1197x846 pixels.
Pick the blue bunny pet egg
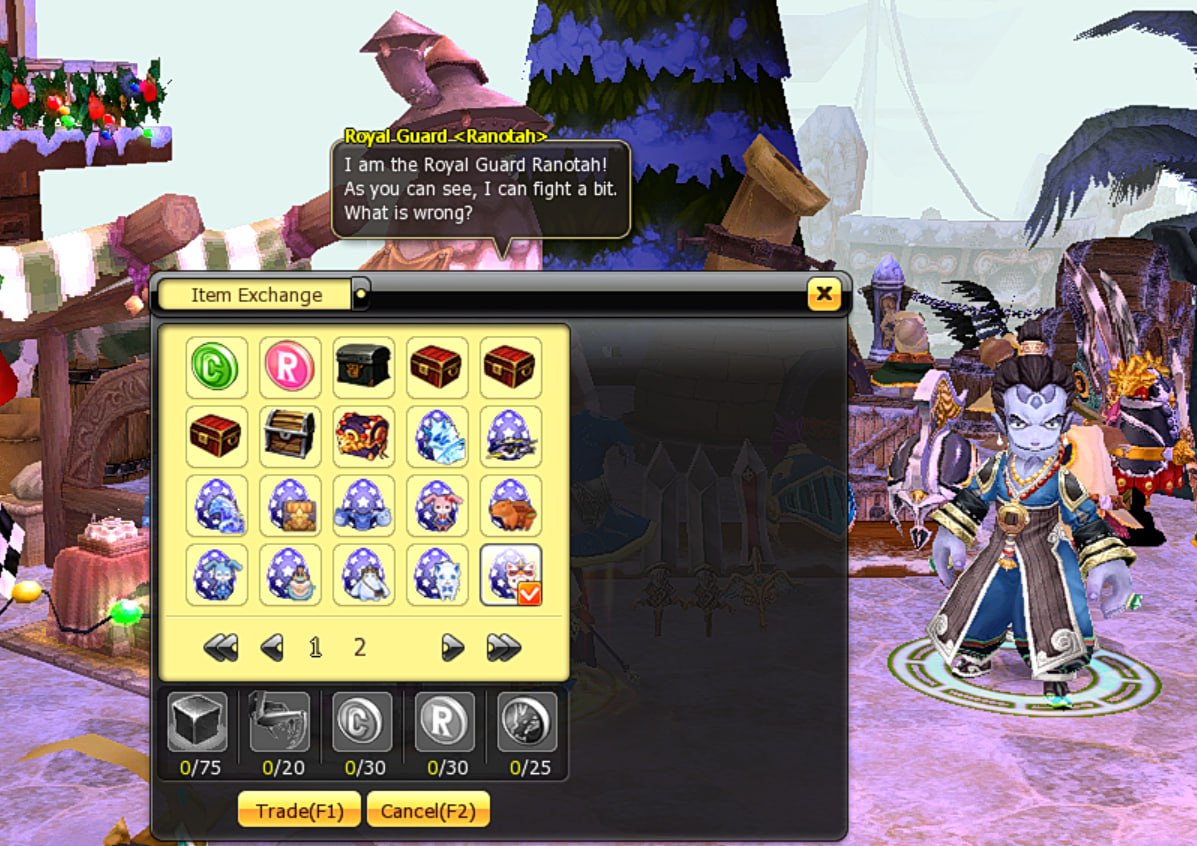(217, 575)
